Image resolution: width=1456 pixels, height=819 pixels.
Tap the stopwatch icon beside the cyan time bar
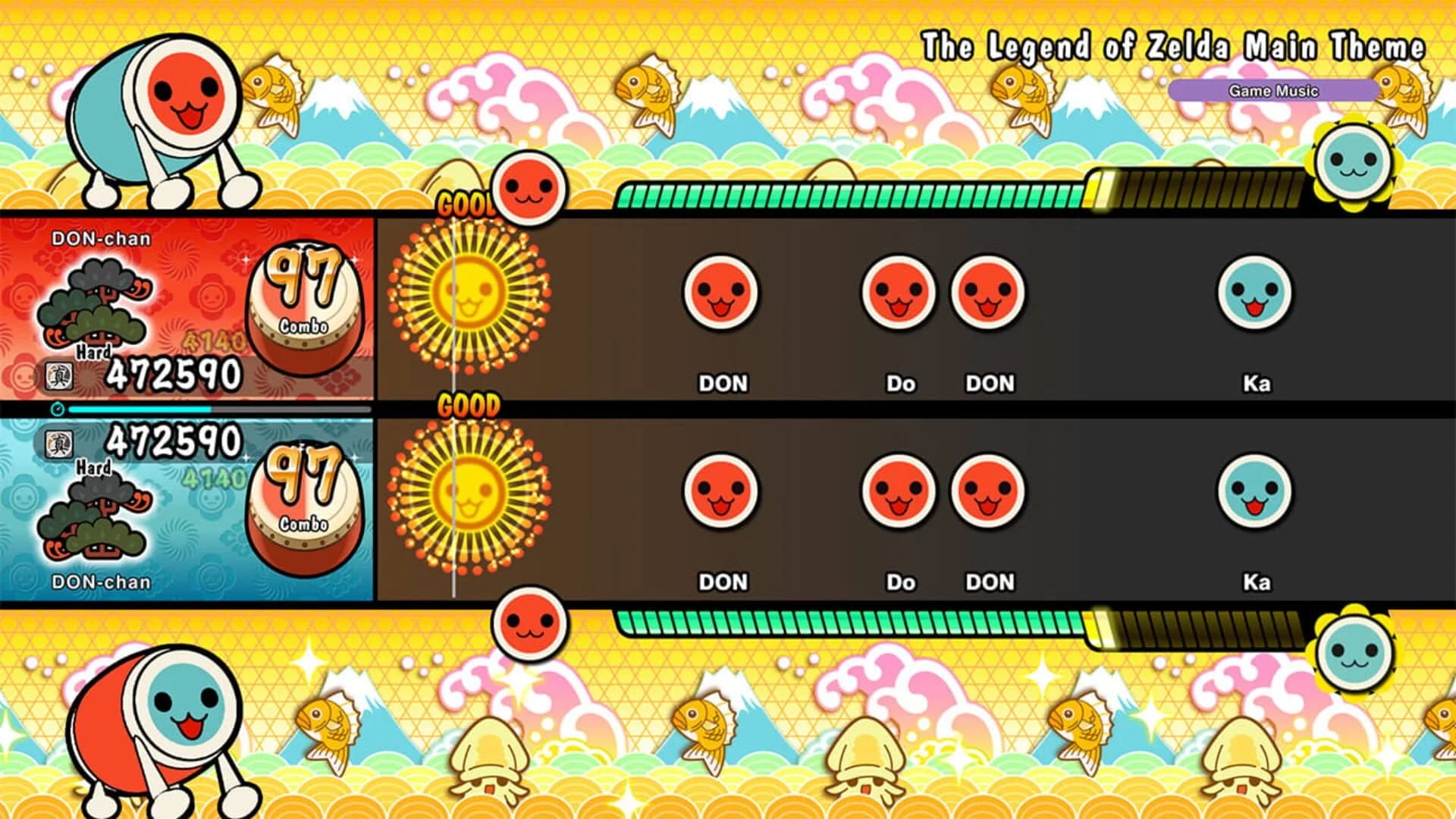[x=57, y=408]
